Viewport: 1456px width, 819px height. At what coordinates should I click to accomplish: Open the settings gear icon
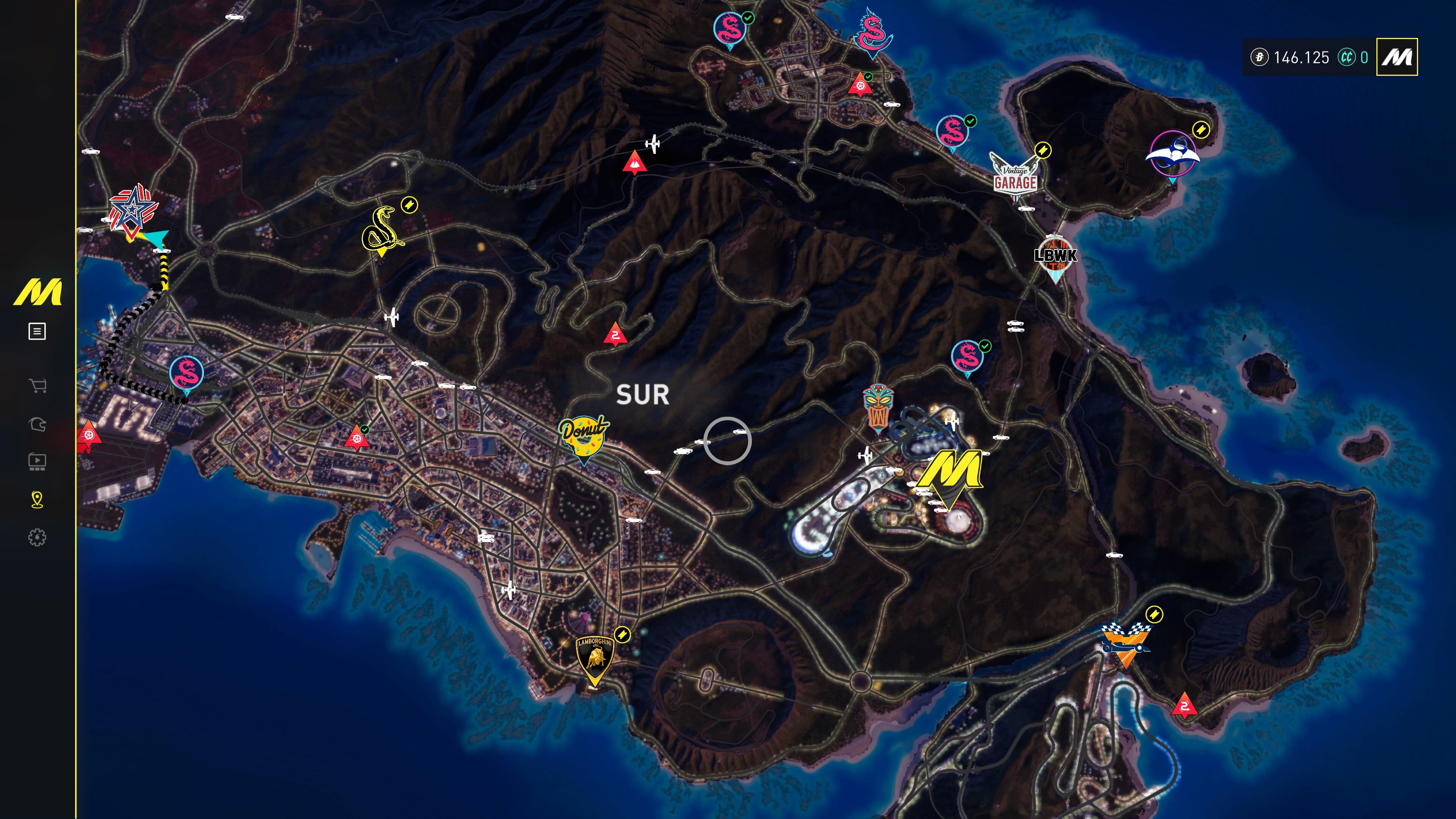tap(37, 538)
